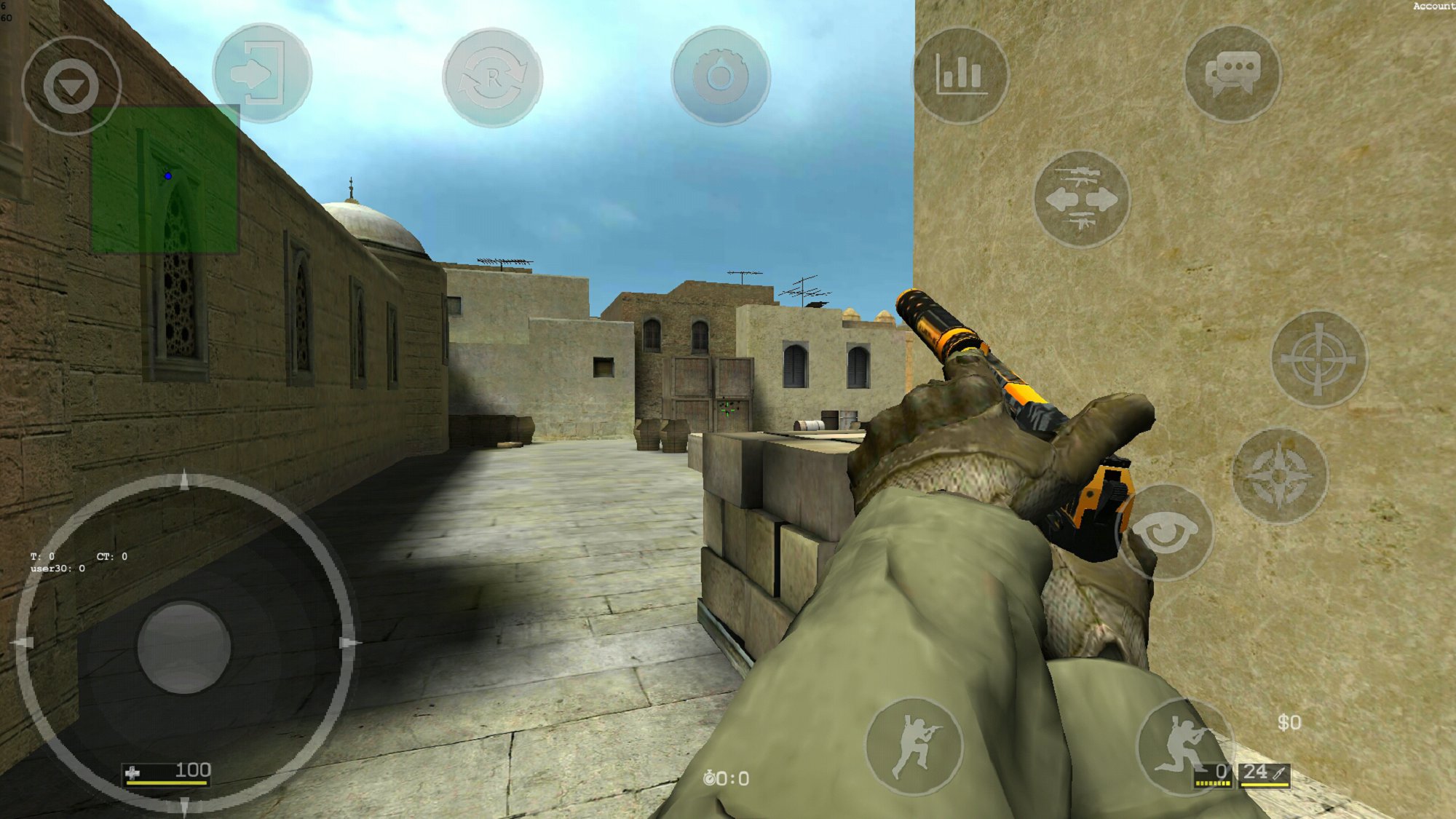
Task: Open the weapon switch arrows icon
Action: click(x=1083, y=200)
